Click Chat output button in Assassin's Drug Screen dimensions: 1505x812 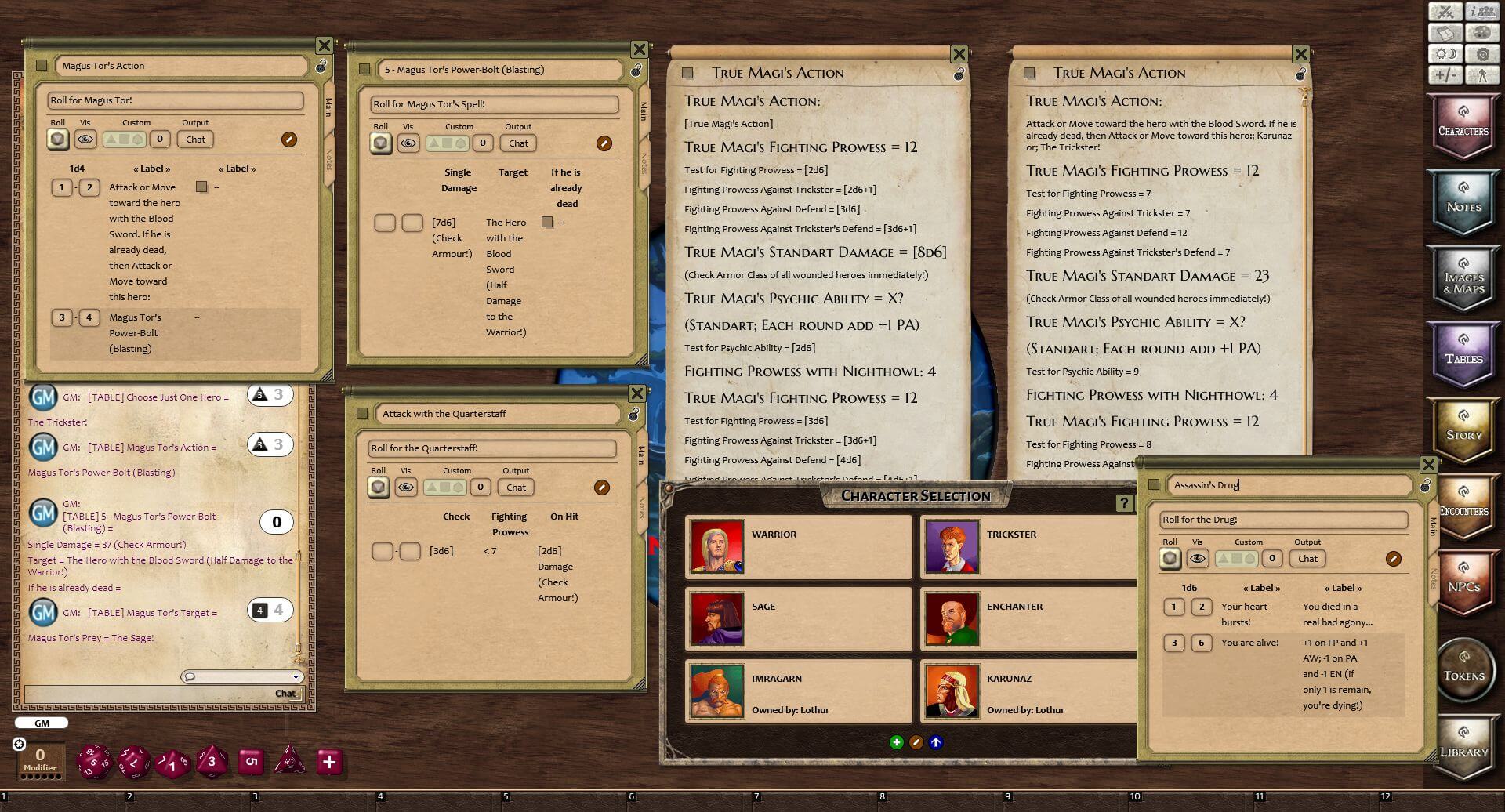(x=1307, y=559)
